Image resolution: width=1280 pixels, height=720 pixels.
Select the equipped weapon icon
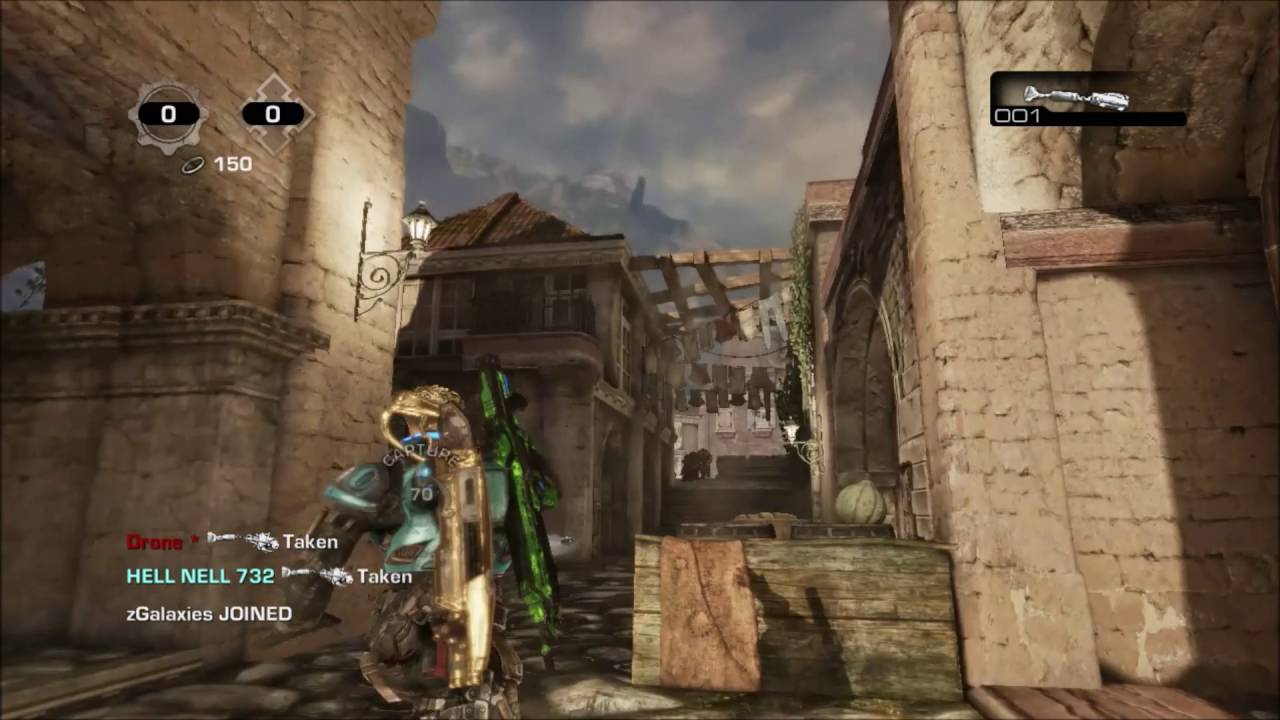1076,98
